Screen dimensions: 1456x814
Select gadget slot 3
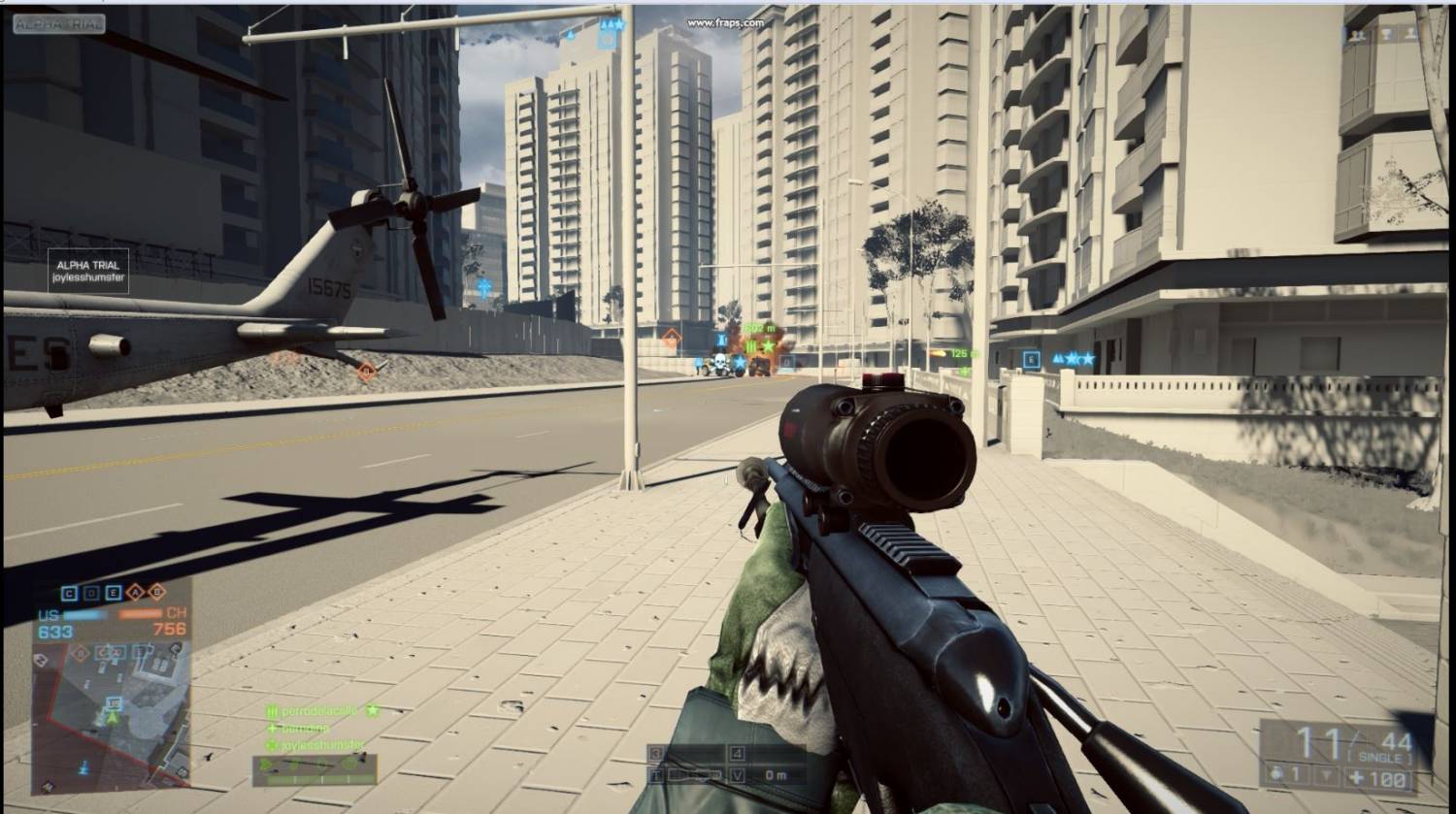pyautogui.click(x=657, y=753)
